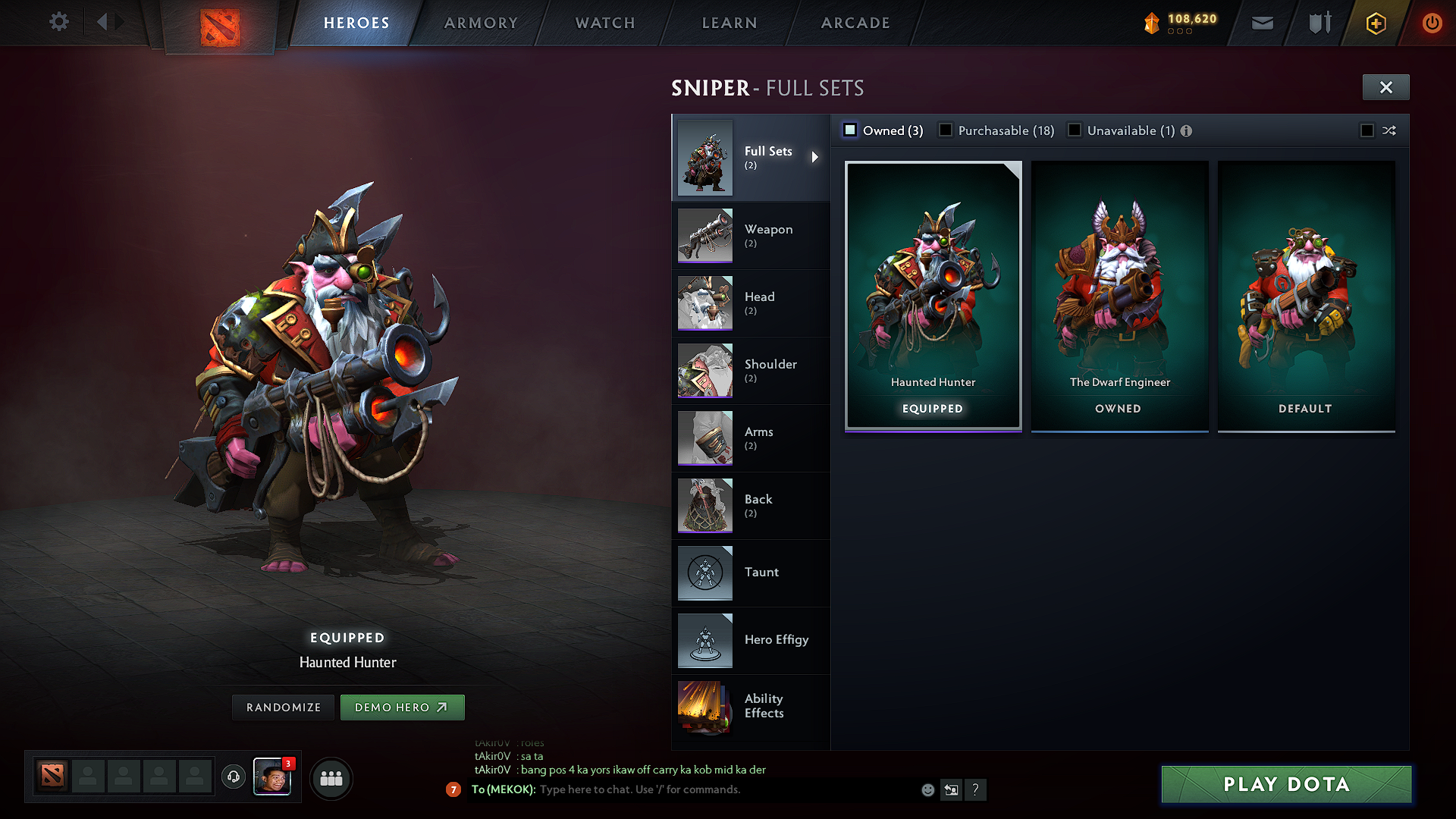
Task: Open the Arcade tab
Action: [855, 23]
